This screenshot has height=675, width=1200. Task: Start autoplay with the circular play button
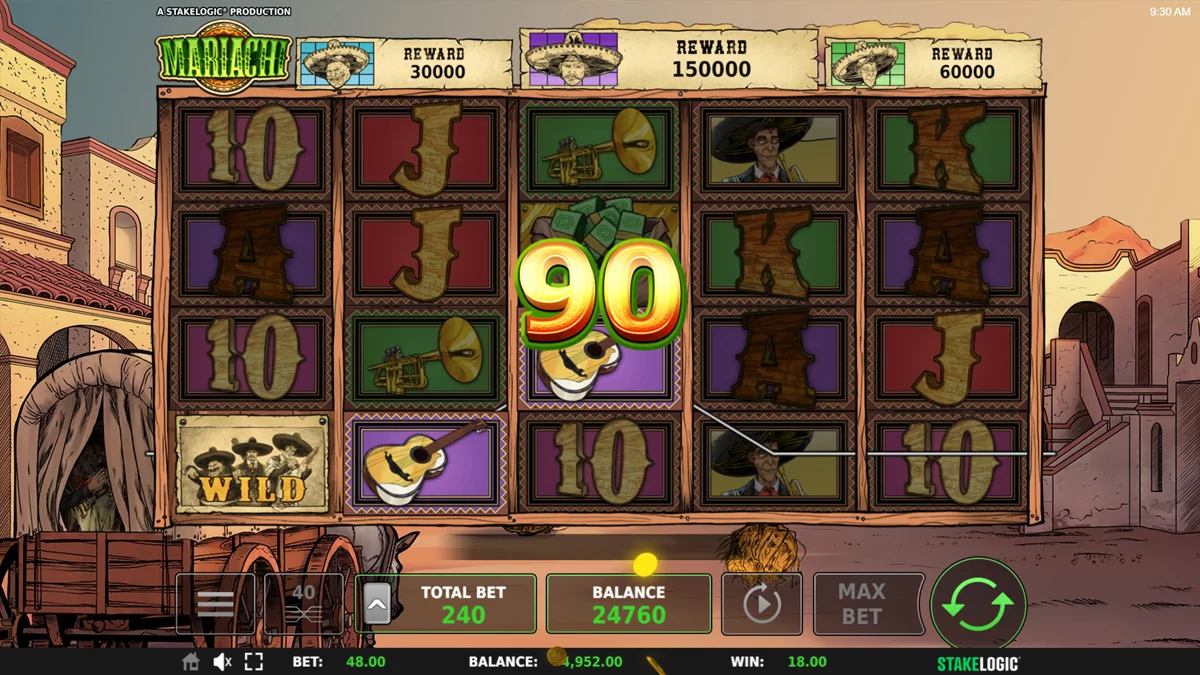click(x=761, y=604)
